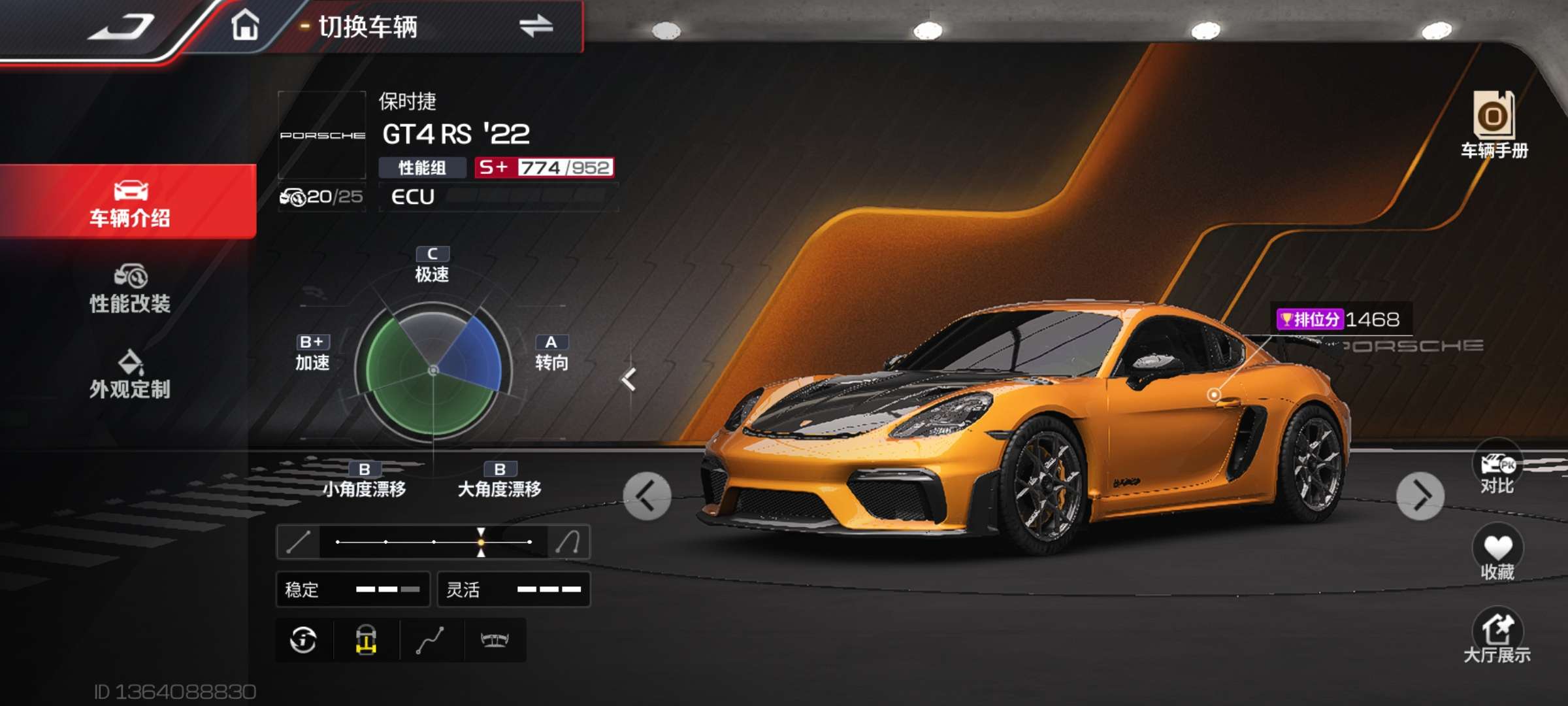Choose 大厅展示 lobby display
This screenshot has height=706, width=1568.
coord(1497,636)
